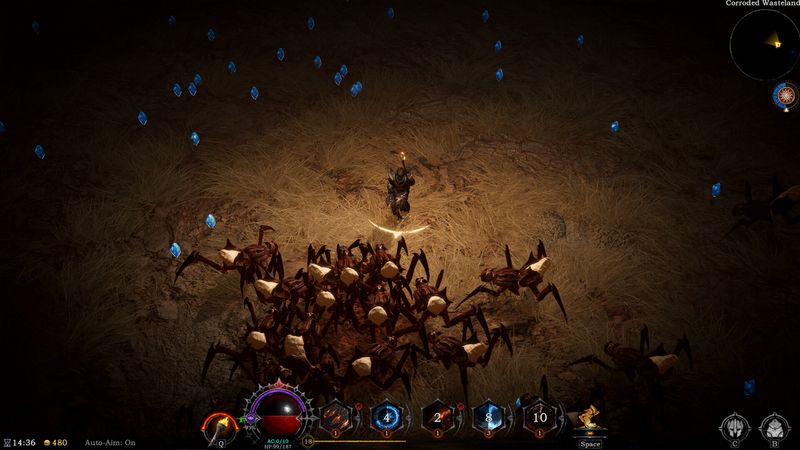Activate the red claw slash skill
Viewport: 800px width, 450px height.
click(x=338, y=417)
